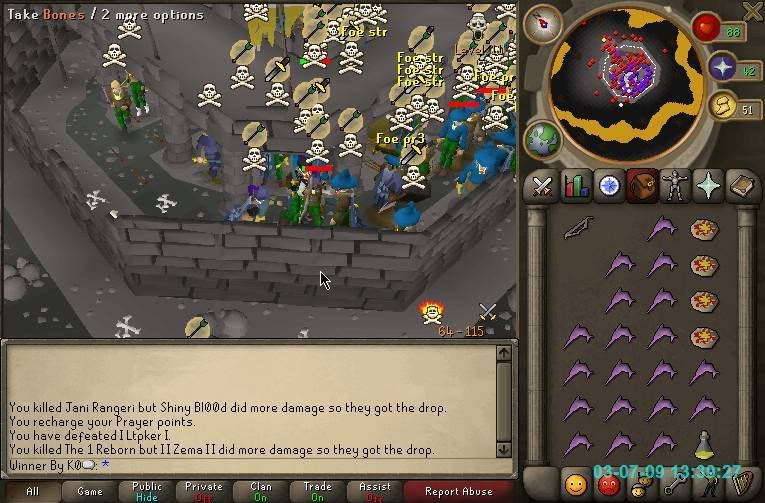Open the world map globe
765x503 pixels.
pos(543,139)
